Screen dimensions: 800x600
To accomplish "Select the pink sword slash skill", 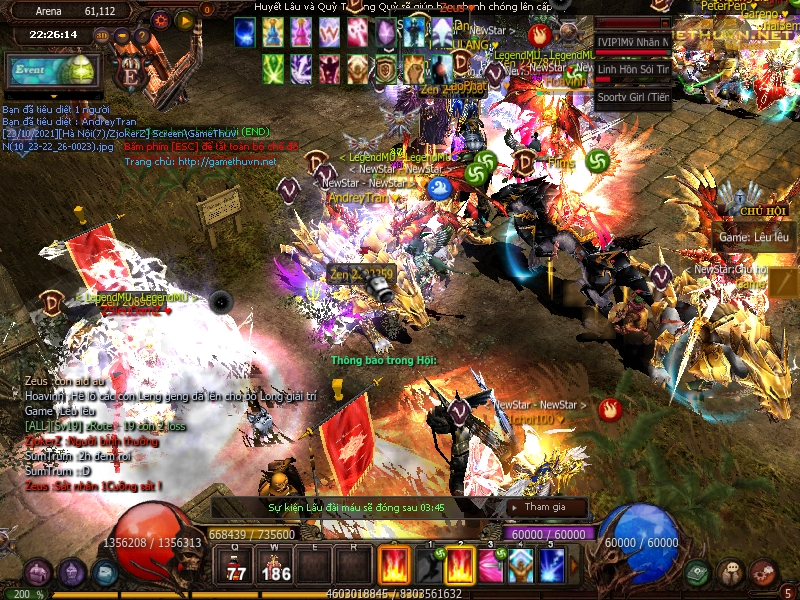I will pos(490,566).
